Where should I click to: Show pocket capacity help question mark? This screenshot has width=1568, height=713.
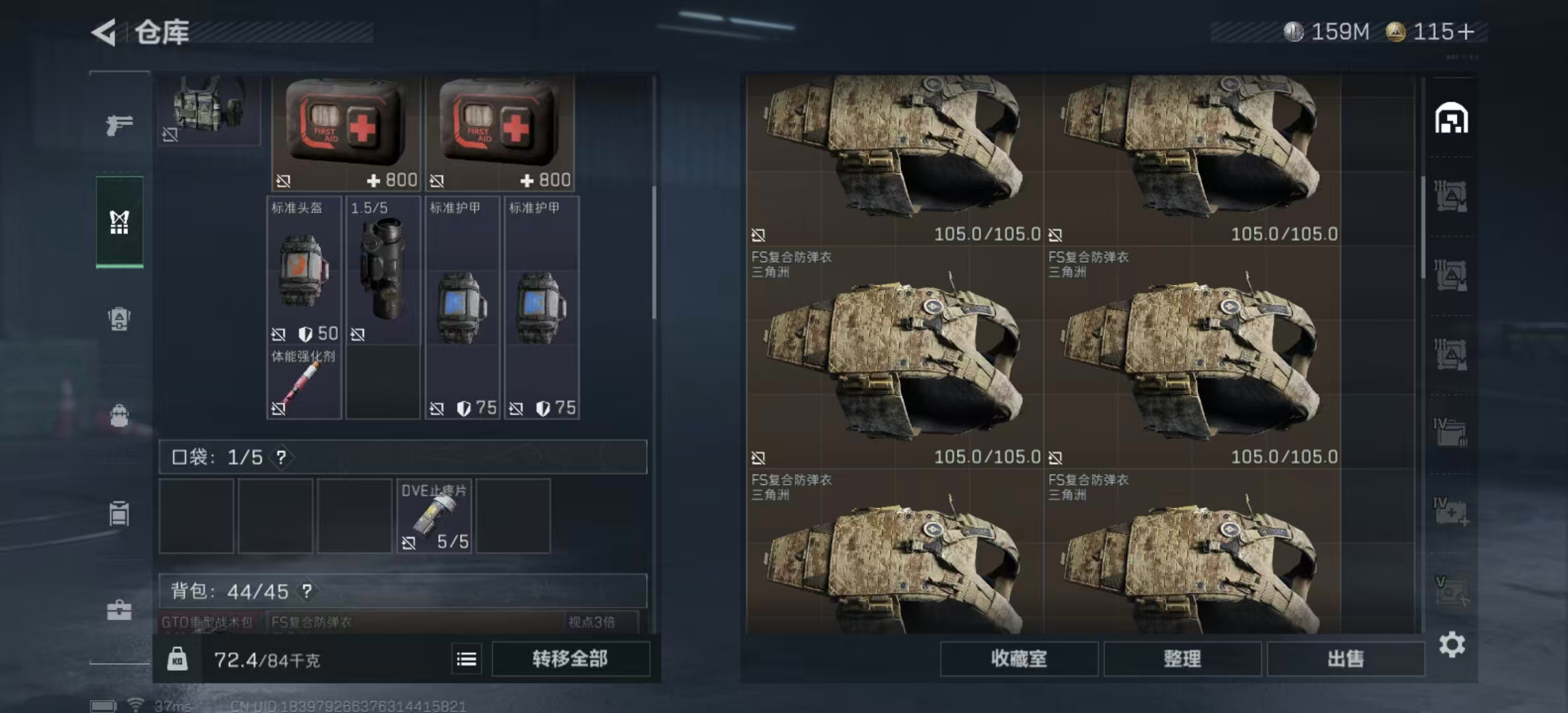tap(281, 457)
